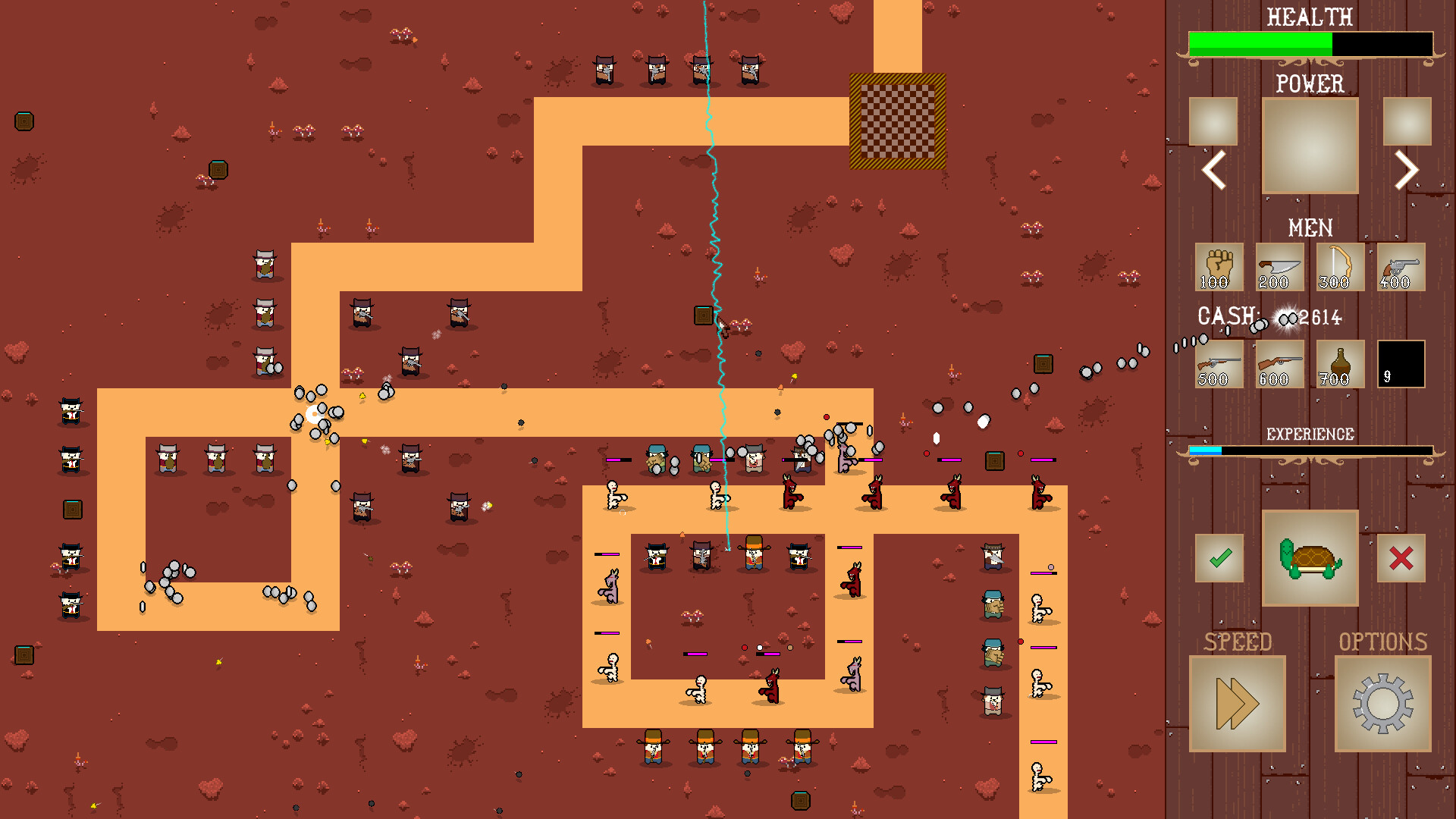Open the Options gear settings
This screenshot has width=1456, height=819.
point(1382,702)
